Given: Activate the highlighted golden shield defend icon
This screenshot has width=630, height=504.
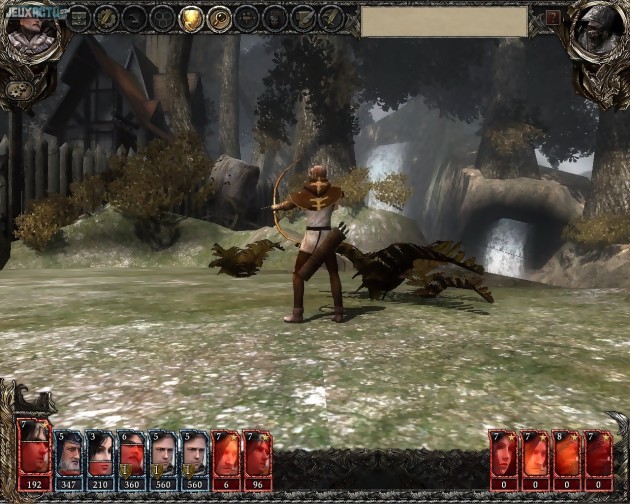Looking at the screenshot, I should click(x=191, y=18).
